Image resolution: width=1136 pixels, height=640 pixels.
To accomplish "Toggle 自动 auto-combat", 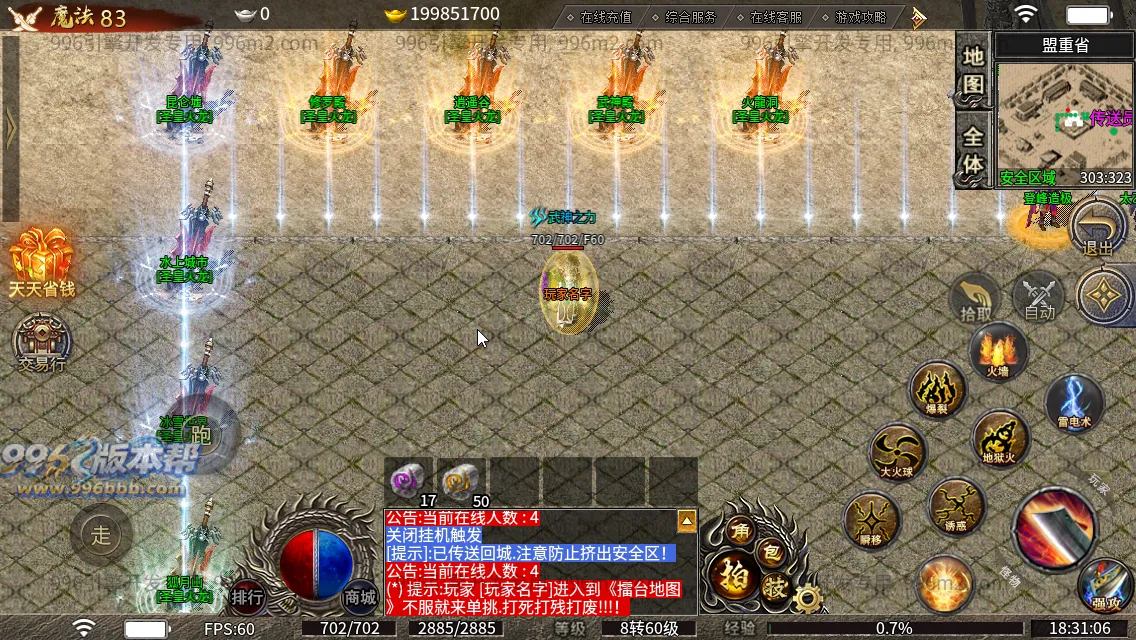I will (x=1039, y=298).
